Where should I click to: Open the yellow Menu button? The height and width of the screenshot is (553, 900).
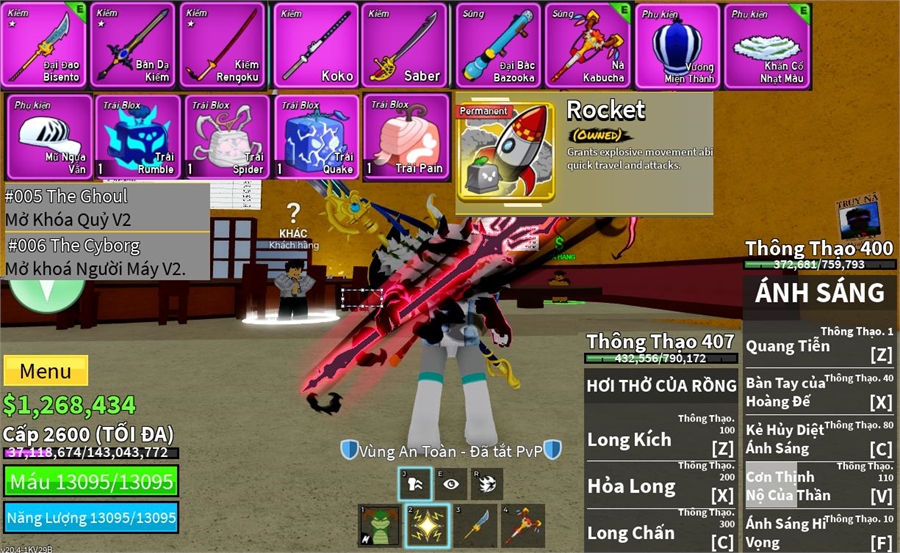coord(45,371)
